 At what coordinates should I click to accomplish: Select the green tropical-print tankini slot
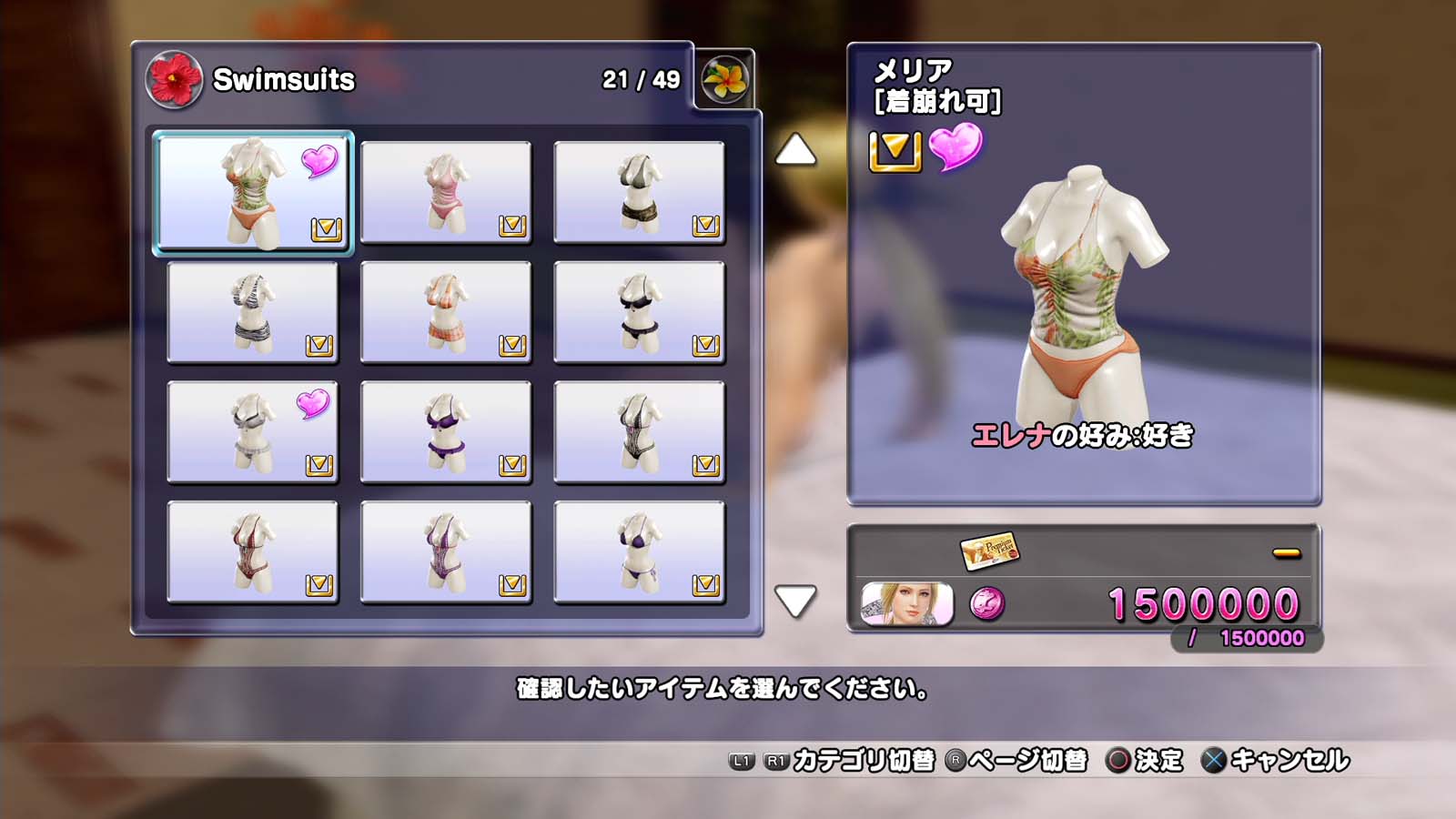(x=252, y=192)
